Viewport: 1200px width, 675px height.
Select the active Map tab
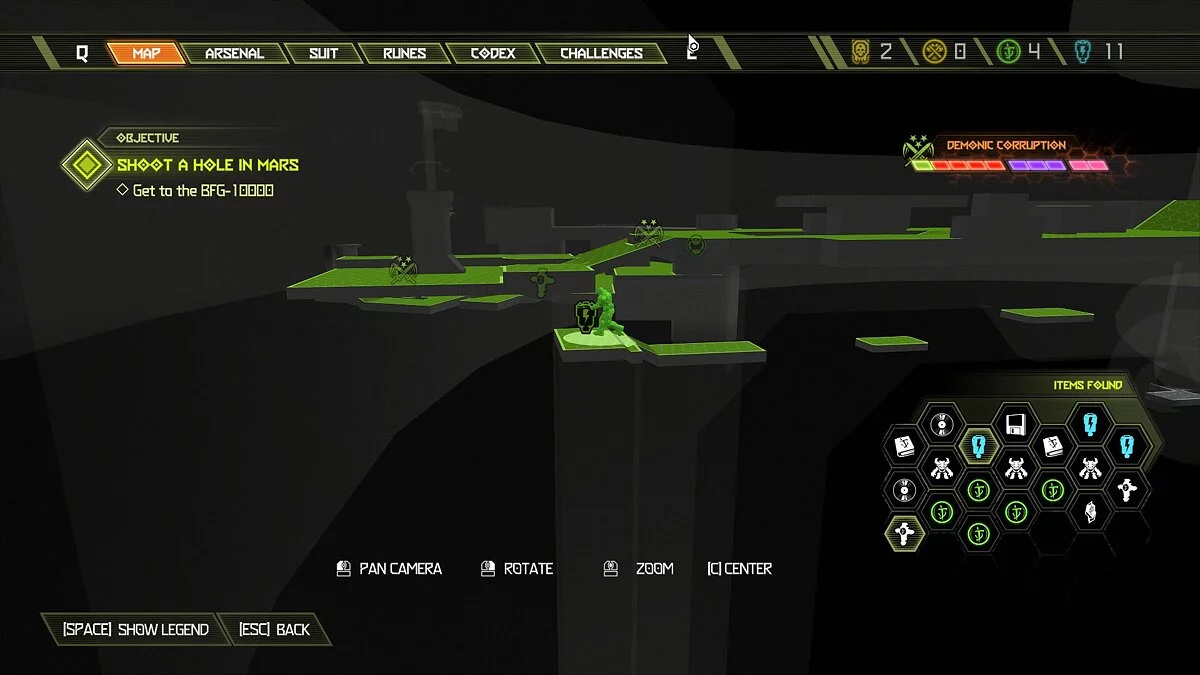pyautogui.click(x=146, y=53)
